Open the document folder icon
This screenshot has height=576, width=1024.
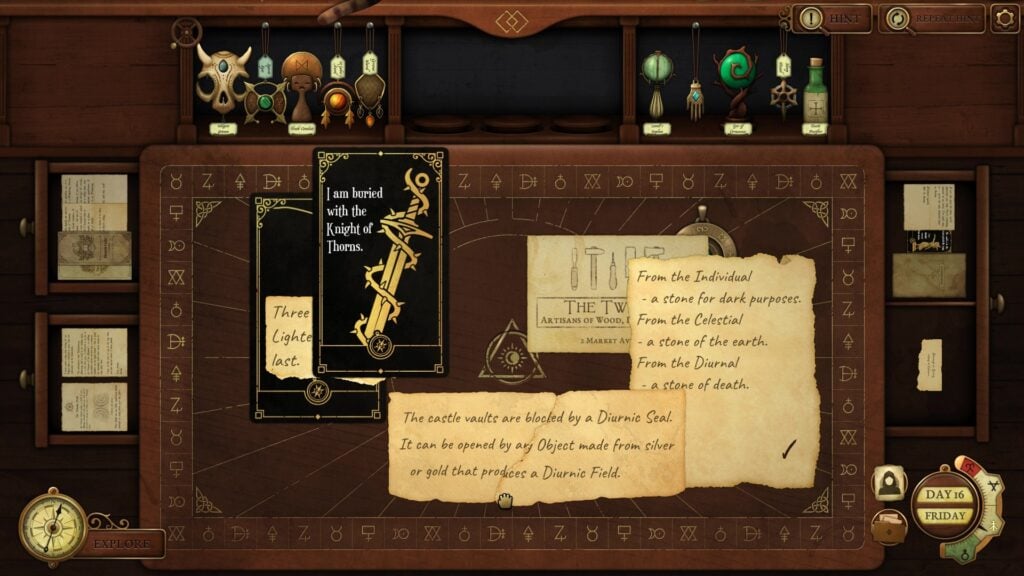tap(888, 526)
